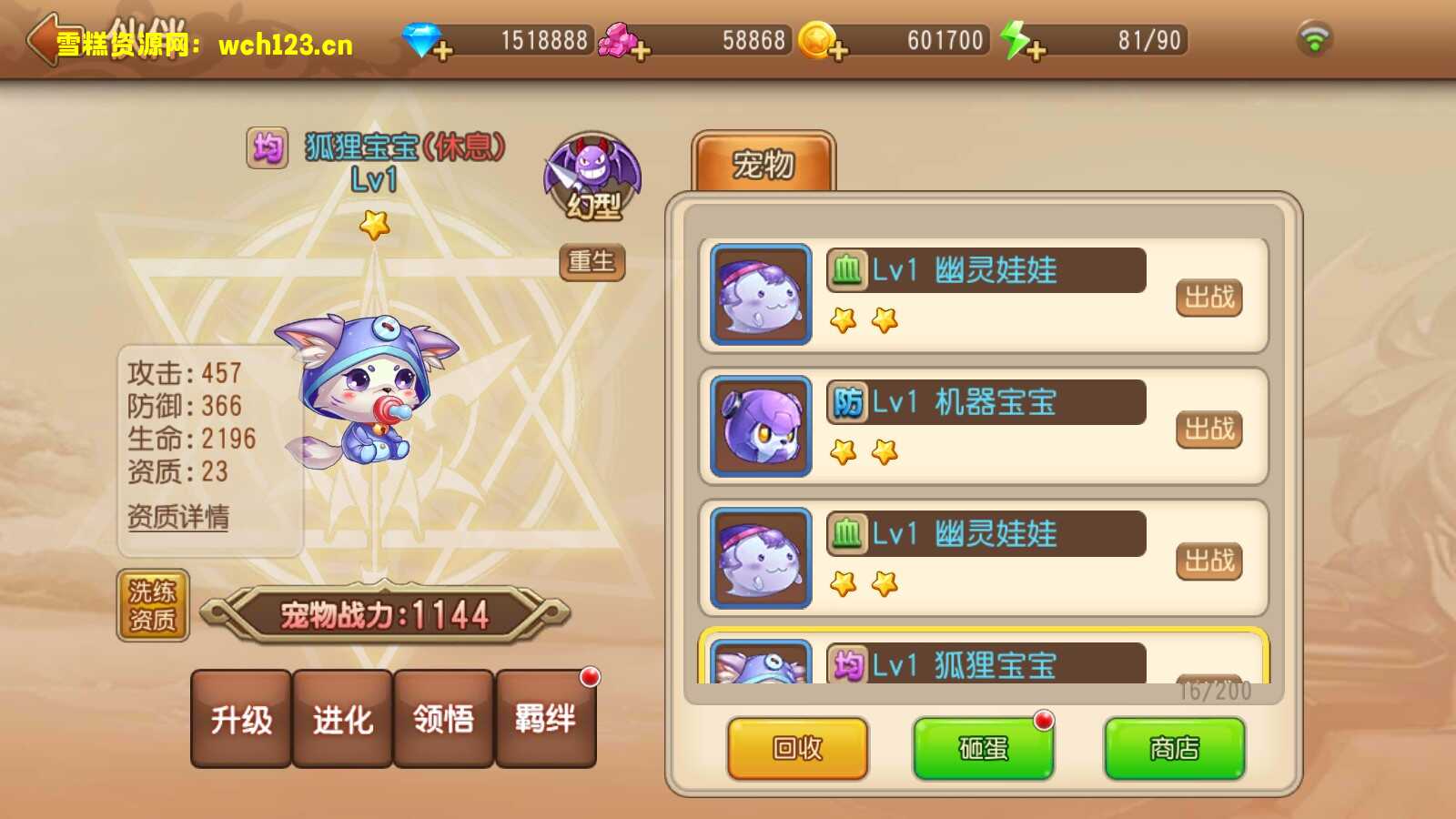Deploy 机器宝宝 with its 出战 button
The width and height of the screenshot is (1456, 819).
point(1208,429)
